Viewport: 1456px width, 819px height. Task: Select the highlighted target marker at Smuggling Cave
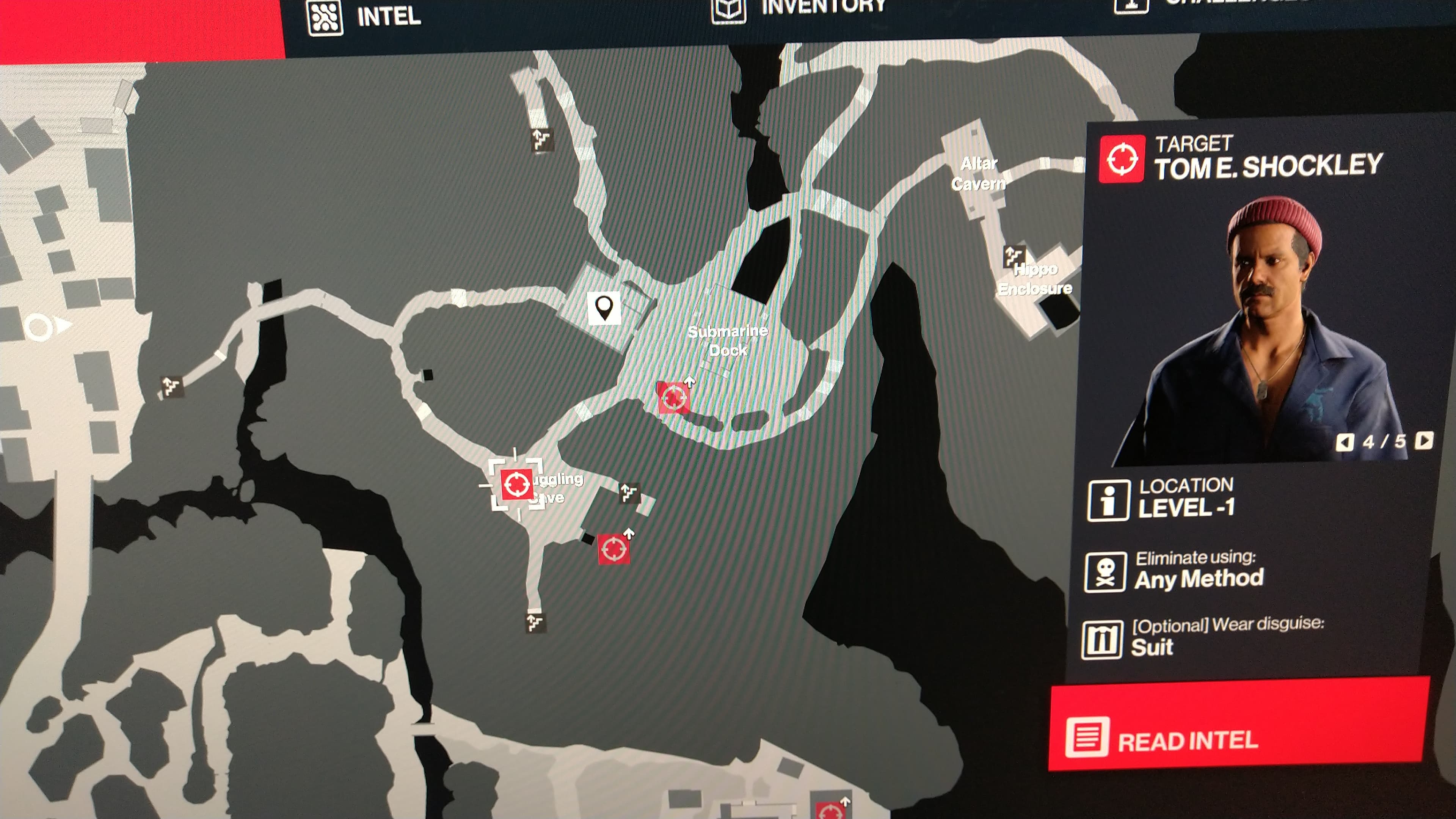[x=516, y=485]
